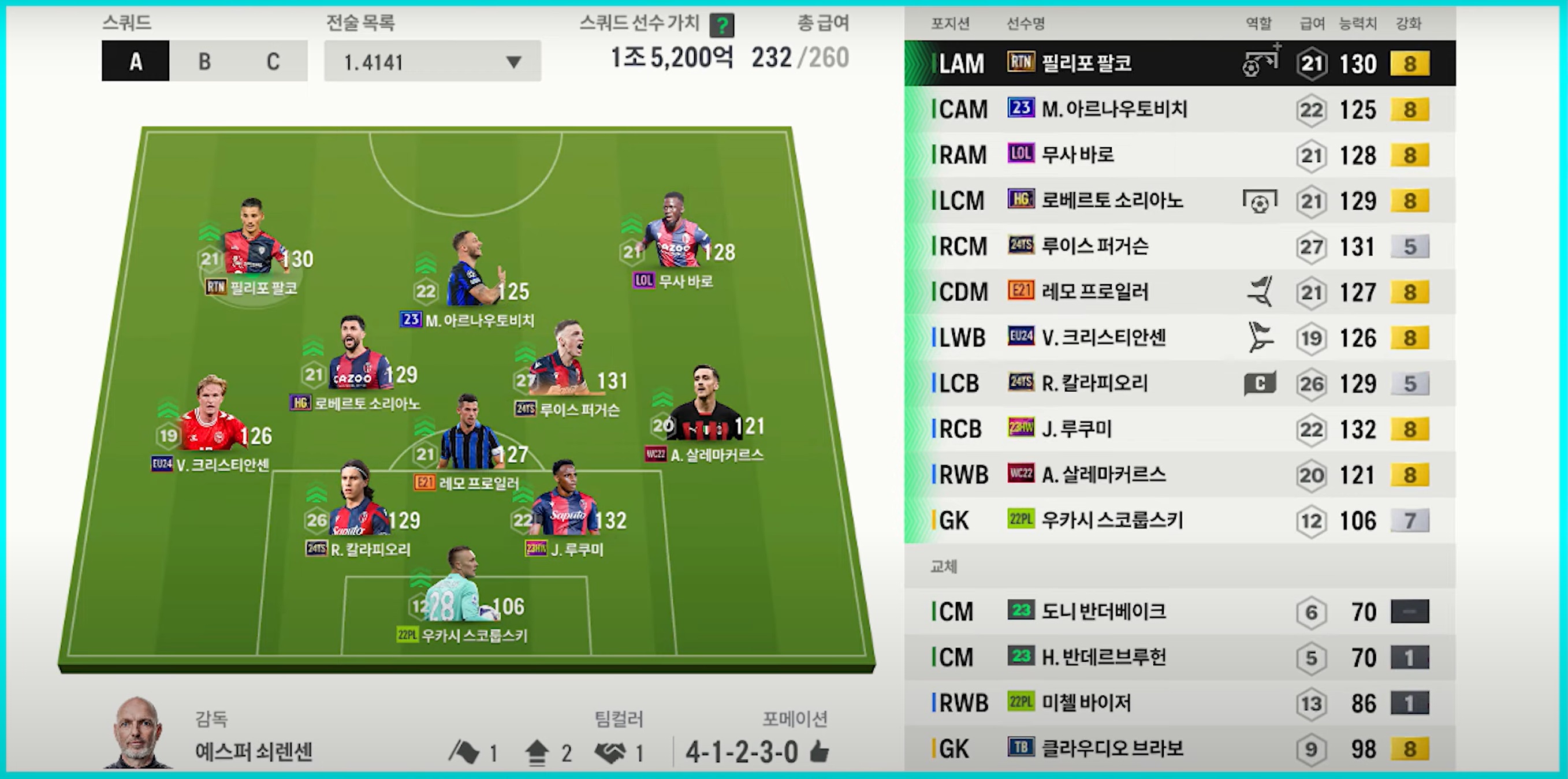
Task: Select the LAM 필리포 팔코 row
Action: [x=1179, y=64]
